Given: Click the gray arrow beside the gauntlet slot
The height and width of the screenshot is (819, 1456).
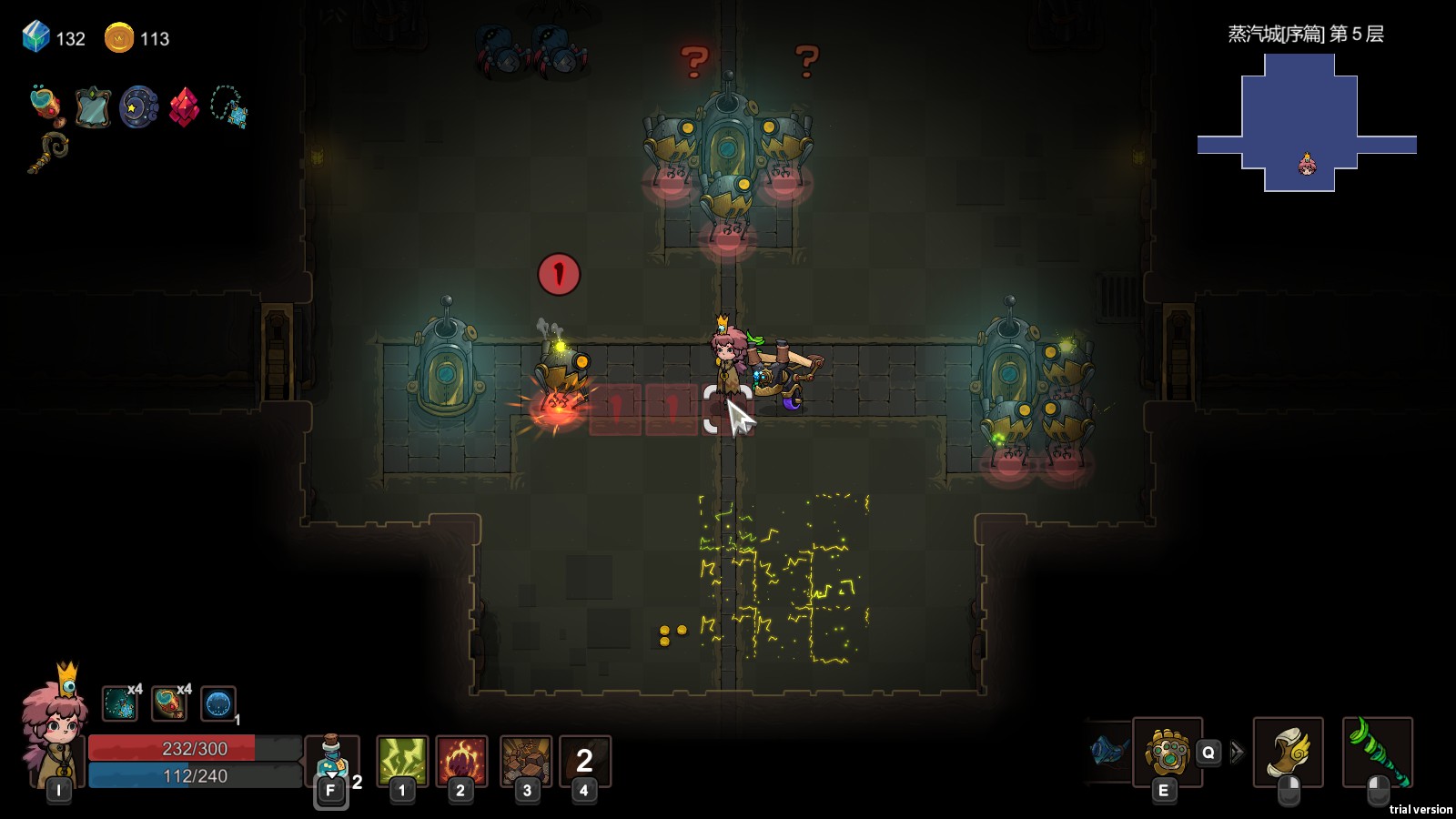Looking at the screenshot, I should tap(1237, 753).
